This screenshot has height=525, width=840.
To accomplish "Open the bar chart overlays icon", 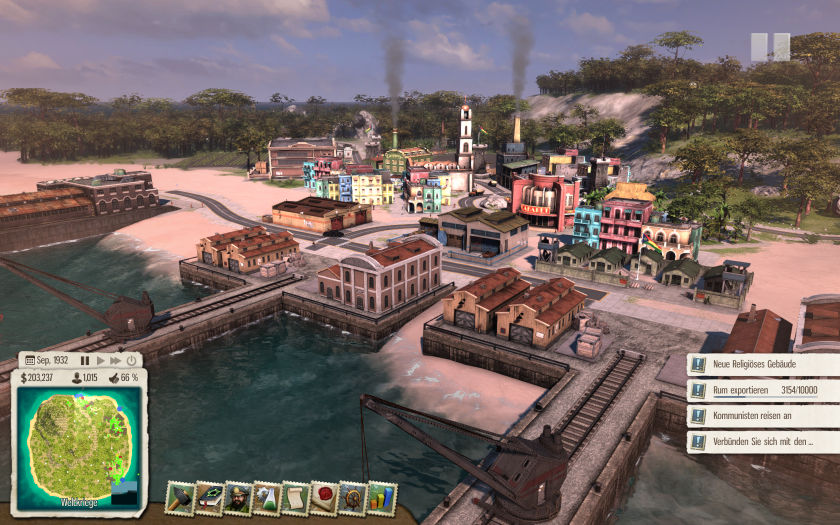I will 381,497.
